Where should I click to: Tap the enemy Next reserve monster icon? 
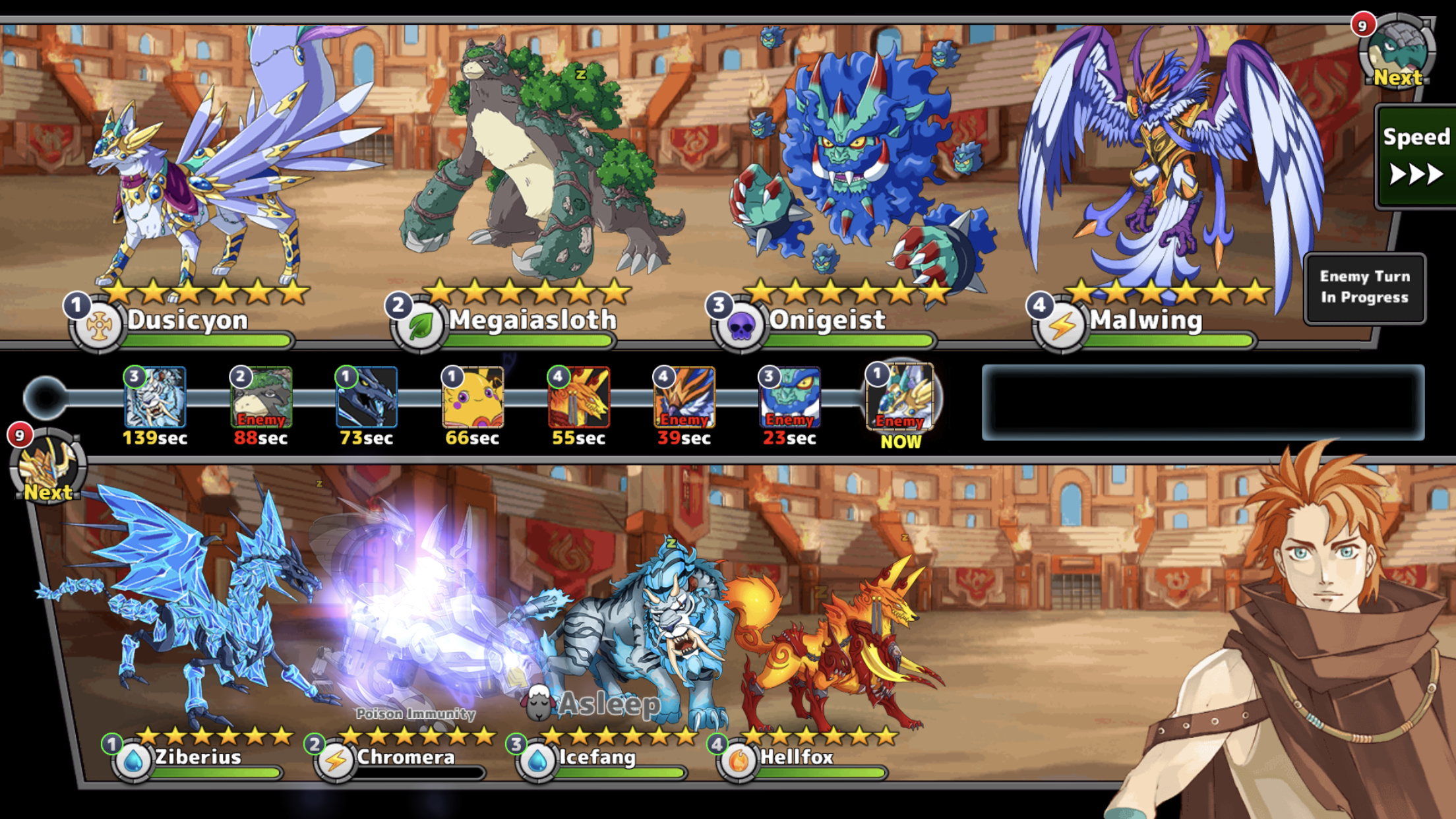pos(1397,53)
